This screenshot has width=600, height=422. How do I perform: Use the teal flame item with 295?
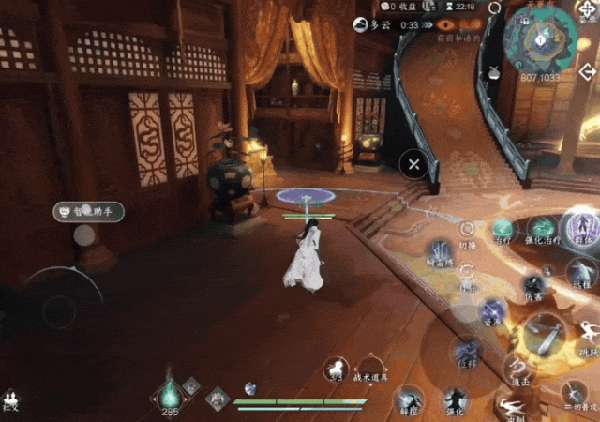coord(170,392)
